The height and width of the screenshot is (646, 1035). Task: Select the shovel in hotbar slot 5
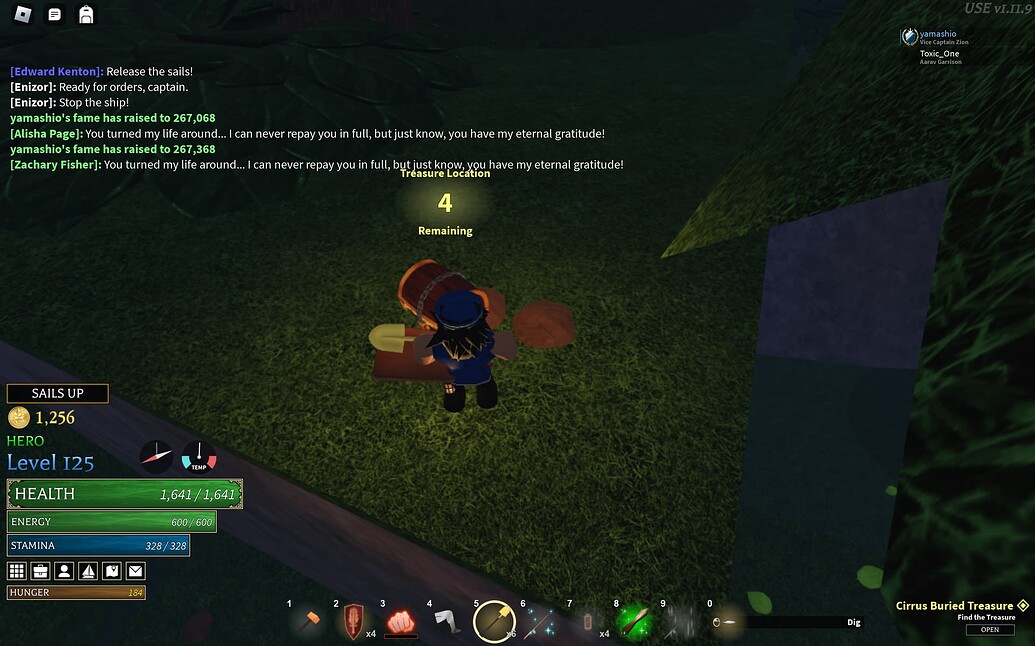[x=494, y=622]
